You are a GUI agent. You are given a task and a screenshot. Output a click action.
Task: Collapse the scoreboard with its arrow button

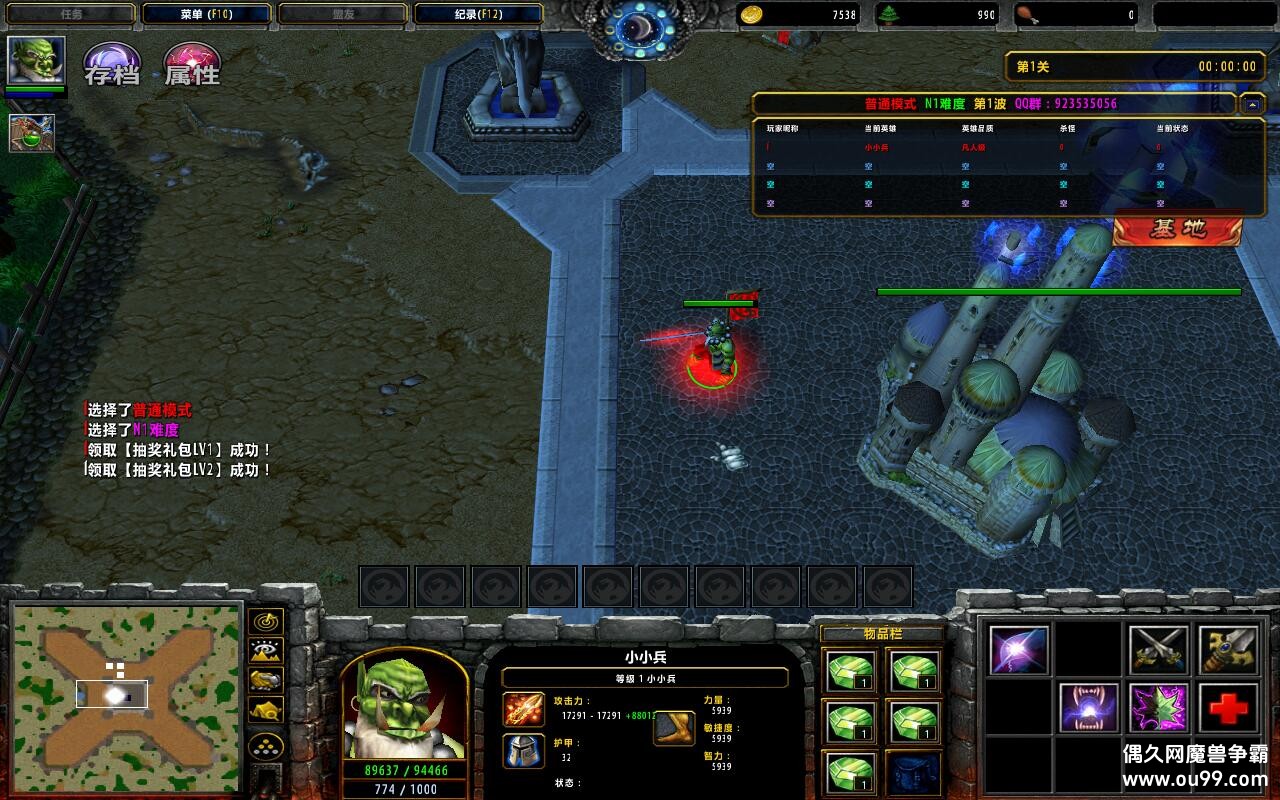1252,103
